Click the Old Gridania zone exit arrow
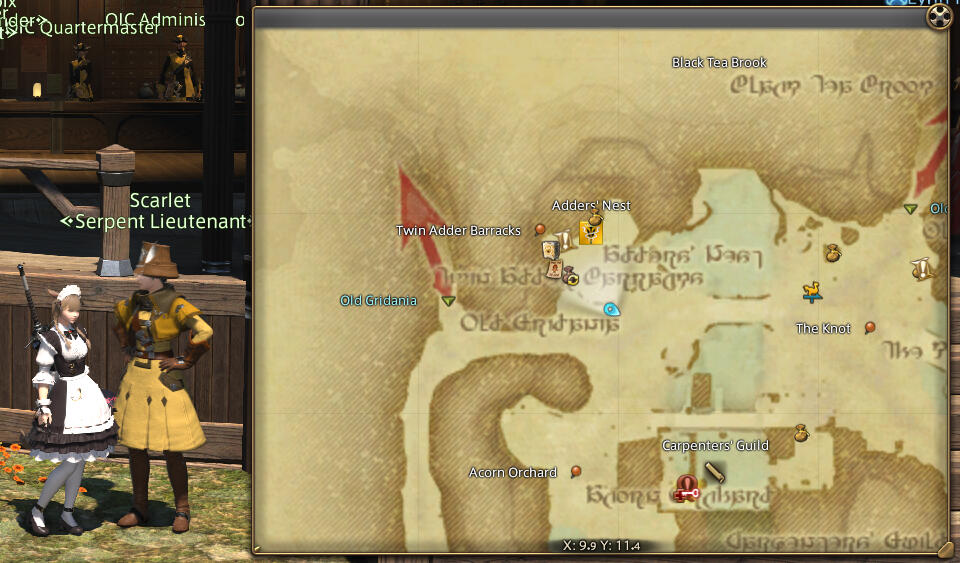The width and height of the screenshot is (960, 563). point(448,300)
